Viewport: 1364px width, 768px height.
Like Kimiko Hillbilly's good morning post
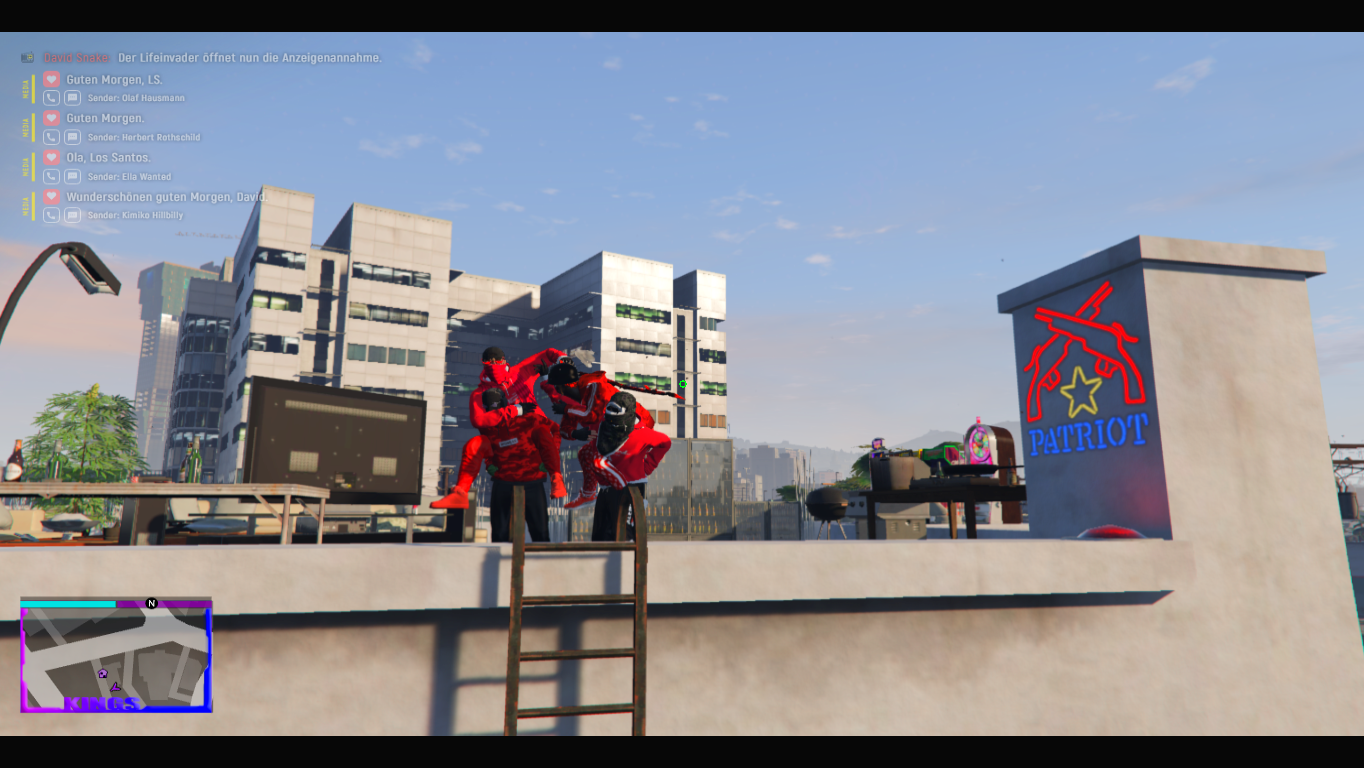52,197
